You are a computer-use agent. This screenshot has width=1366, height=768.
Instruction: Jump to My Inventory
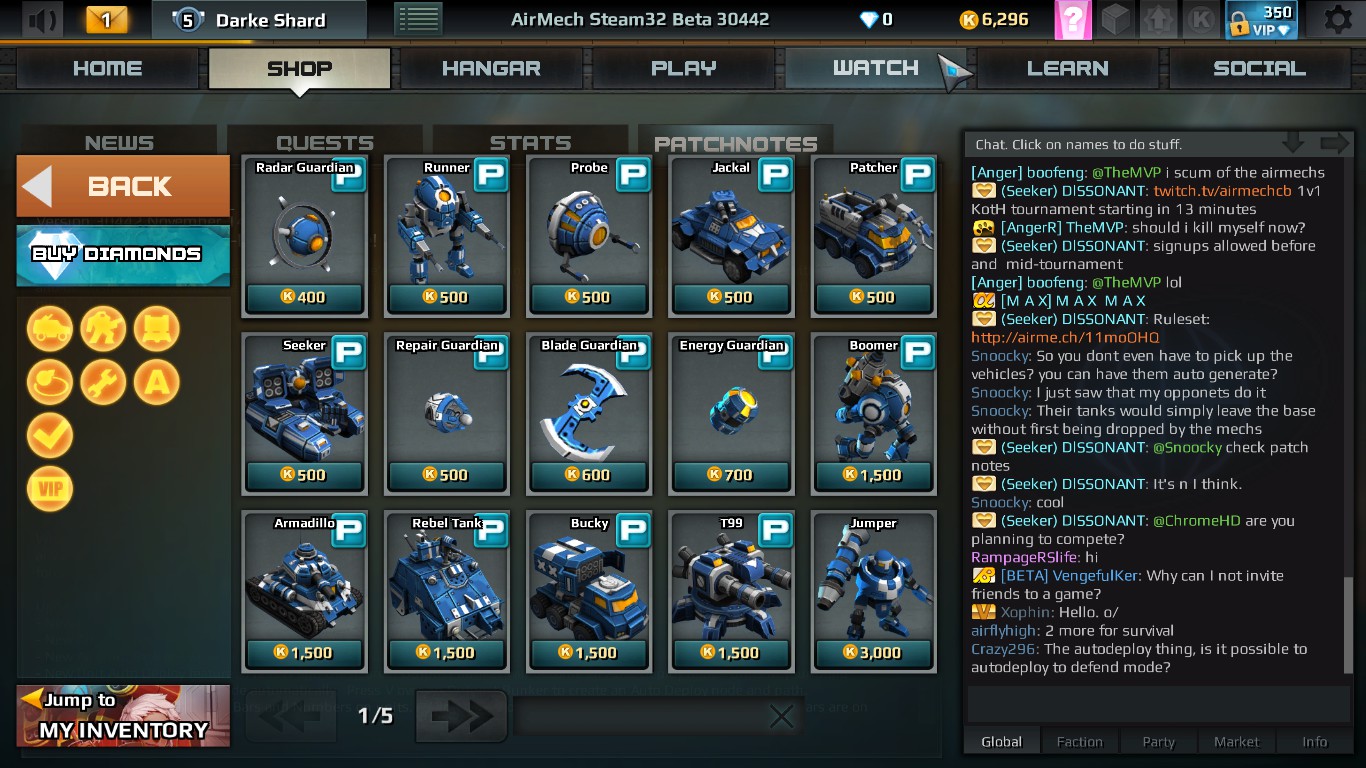pyautogui.click(x=123, y=716)
